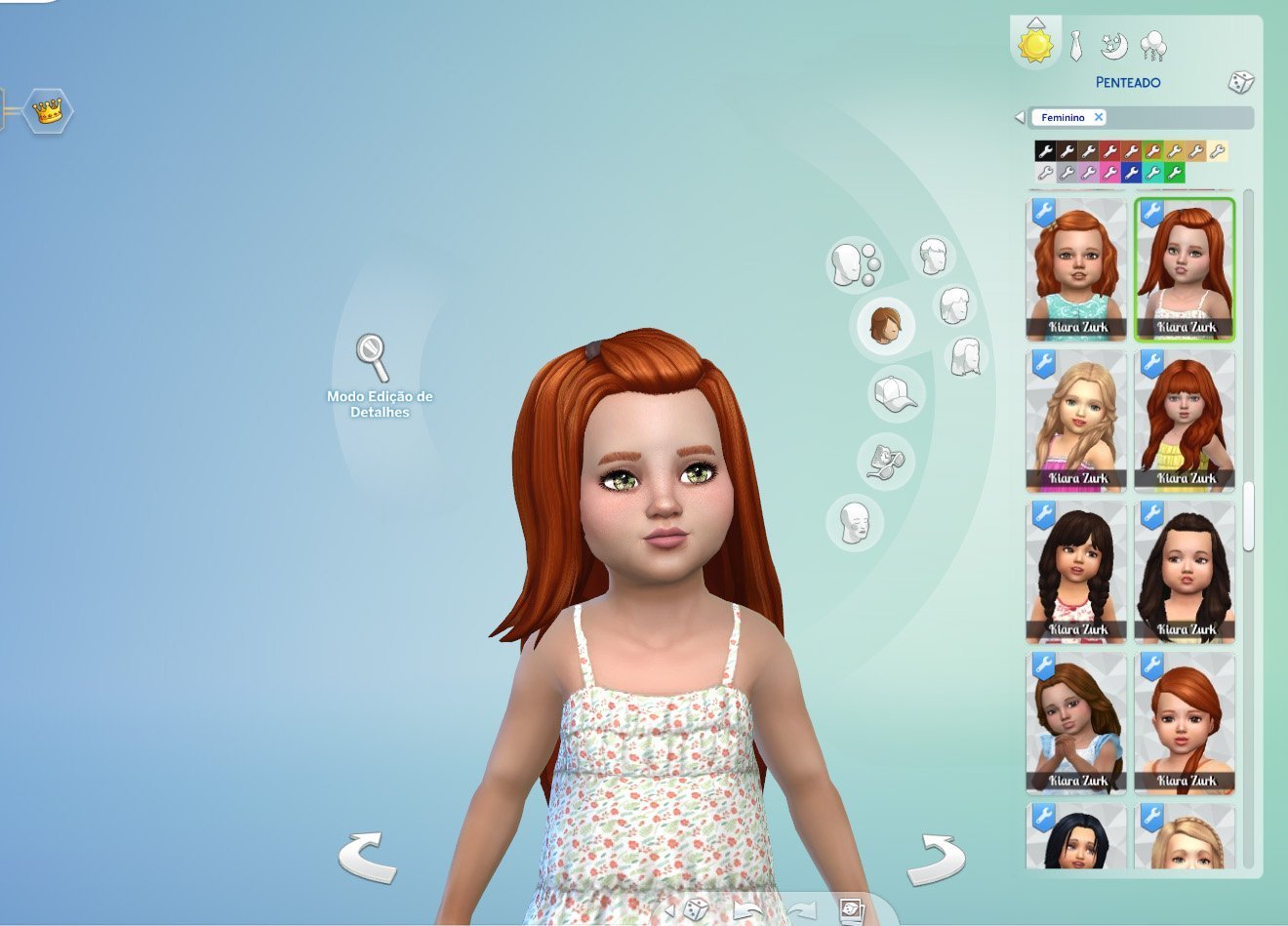
Task: Remove the Feminino filter tag
Action: (x=1099, y=117)
